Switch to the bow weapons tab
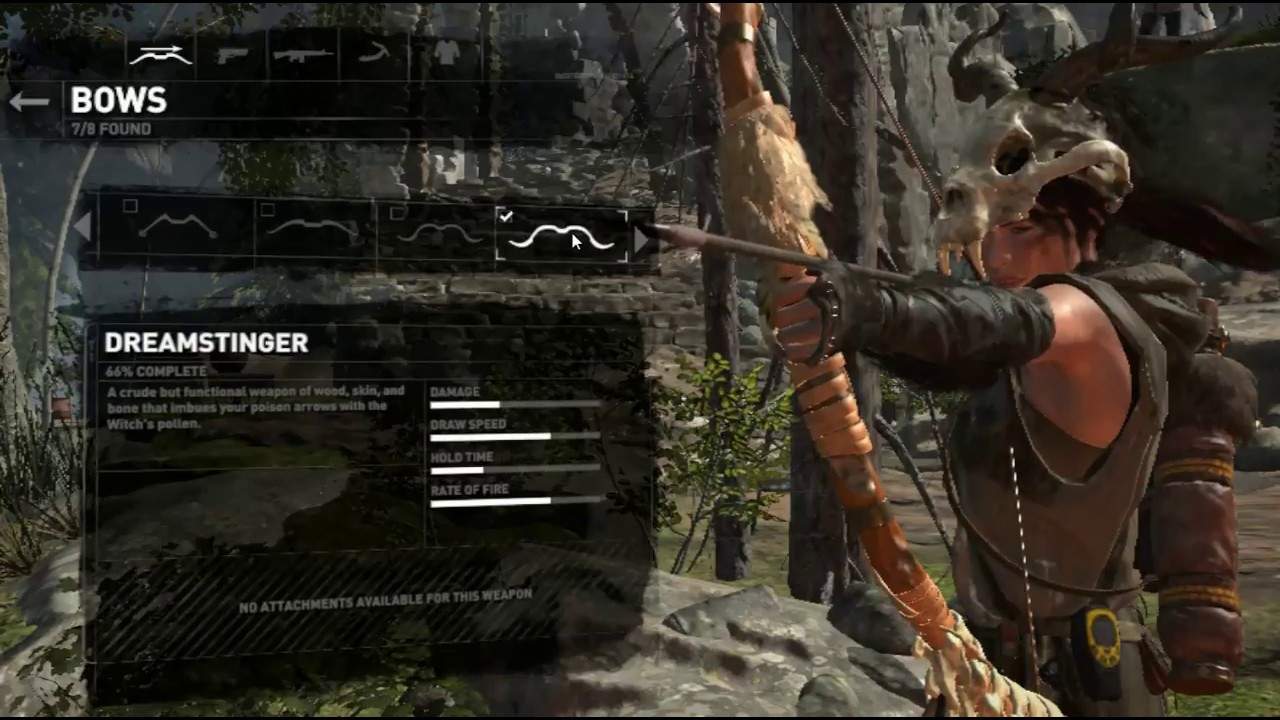The image size is (1280, 720). tap(161, 54)
